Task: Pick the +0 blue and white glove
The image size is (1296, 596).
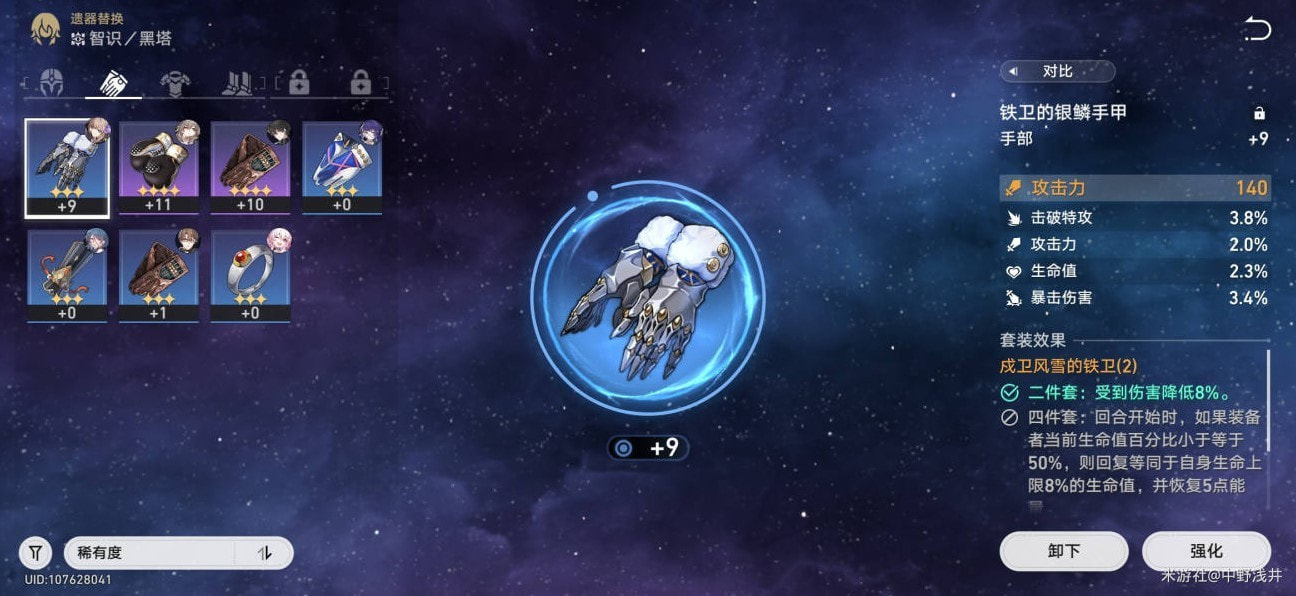Action: (x=342, y=167)
